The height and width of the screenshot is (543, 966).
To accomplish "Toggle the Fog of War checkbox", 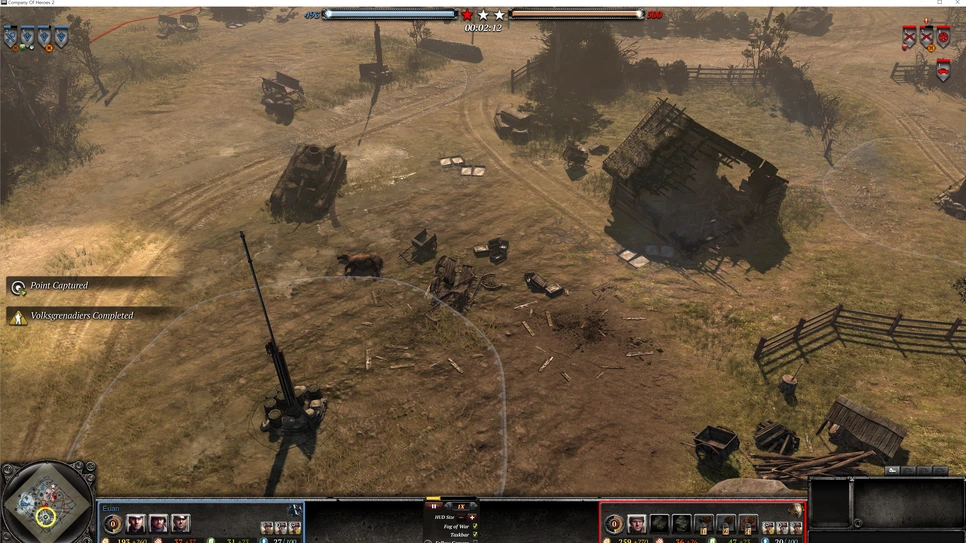I will point(474,526).
